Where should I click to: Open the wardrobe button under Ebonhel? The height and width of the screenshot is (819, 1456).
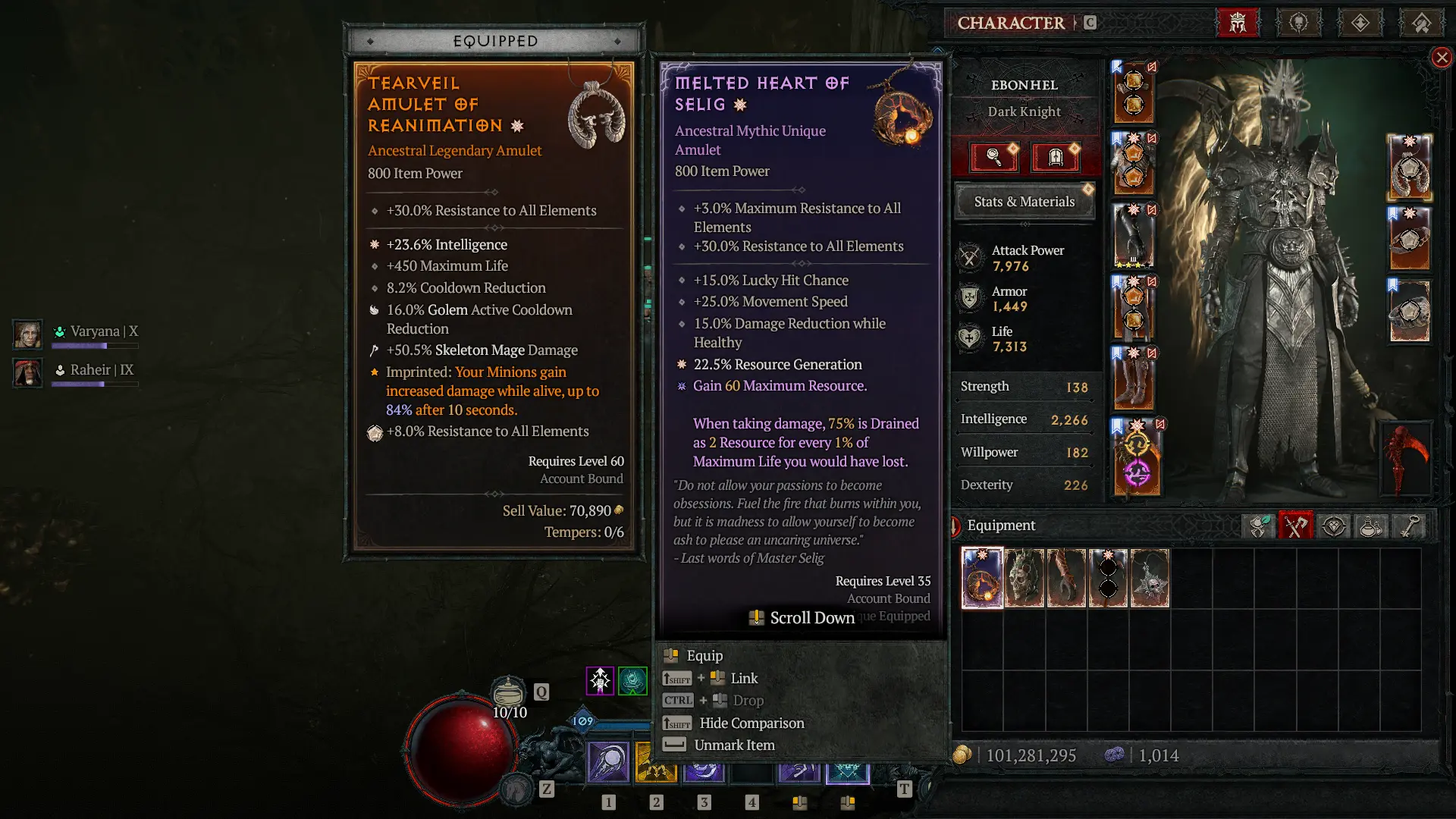[1055, 157]
